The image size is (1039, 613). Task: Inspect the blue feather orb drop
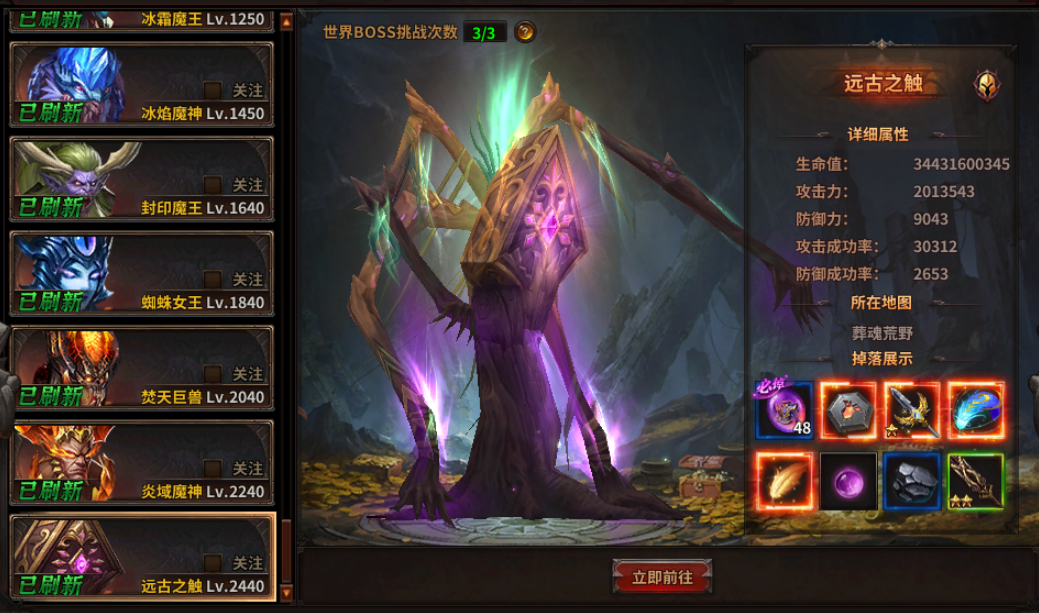(975, 411)
